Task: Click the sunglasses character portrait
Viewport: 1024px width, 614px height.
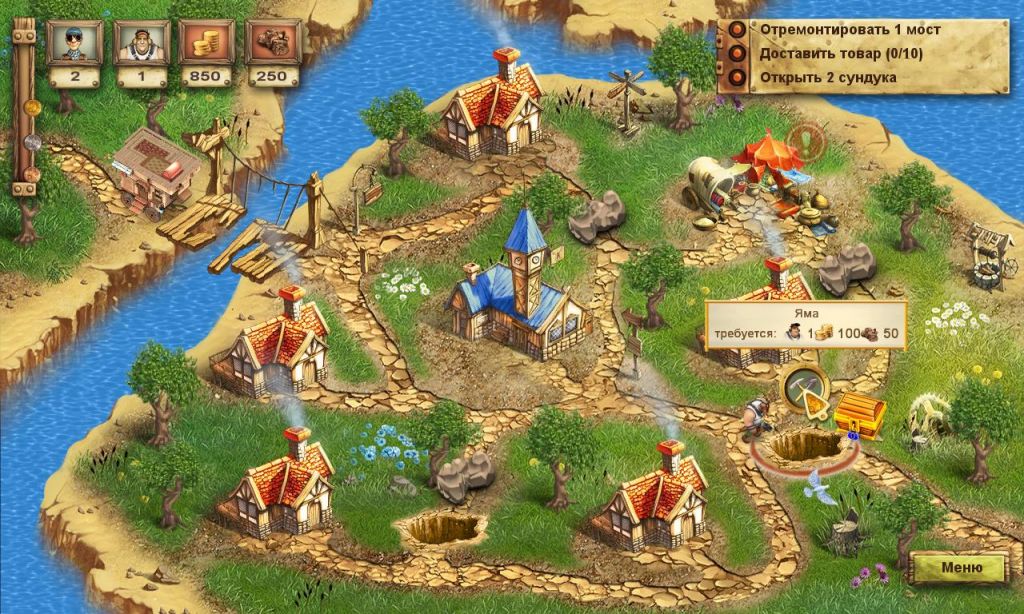Action: (x=76, y=42)
